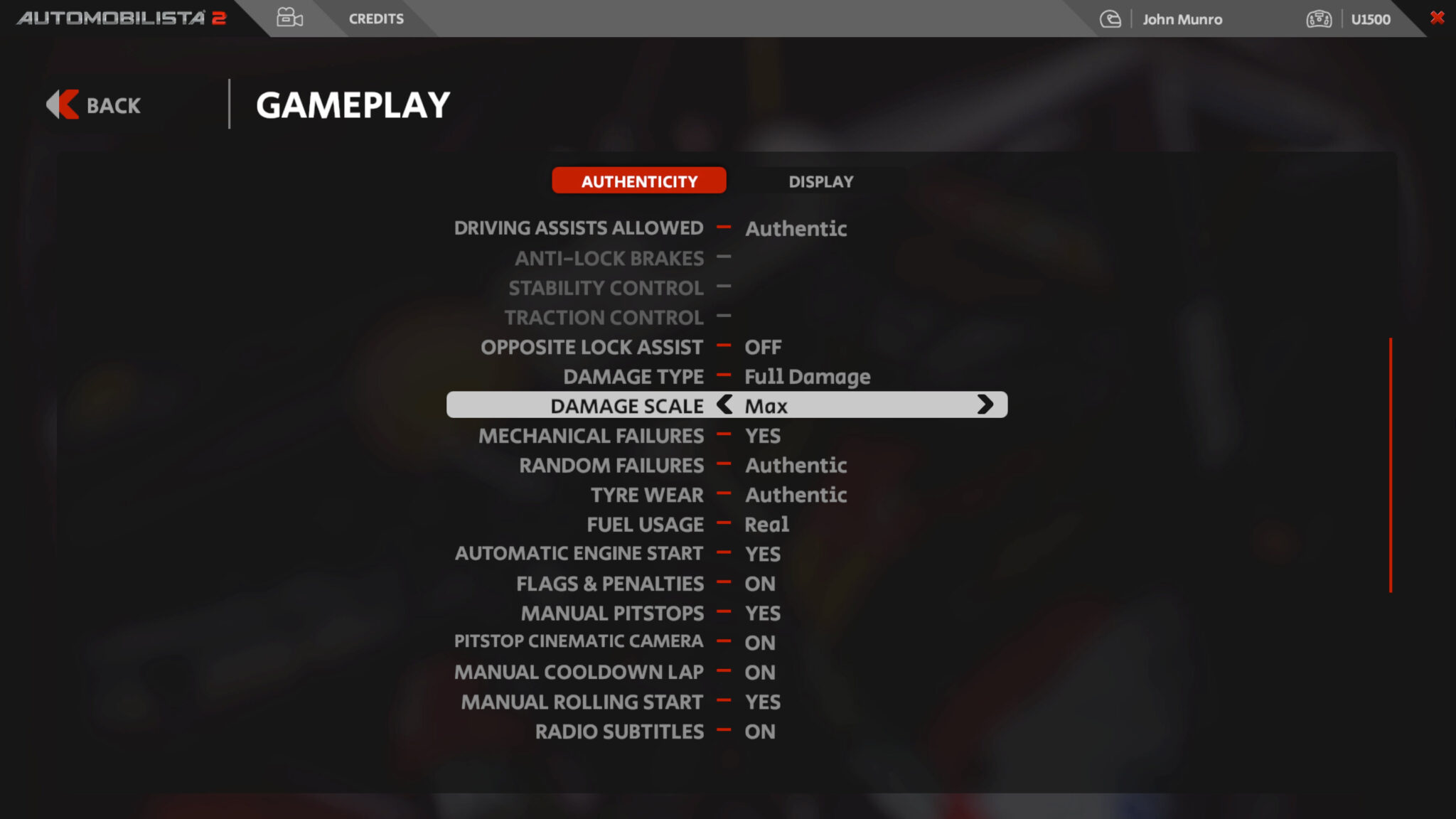The width and height of the screenshot is (1456, 819).
Task: Open the Credits screen
Action: [x=376, y=18]
